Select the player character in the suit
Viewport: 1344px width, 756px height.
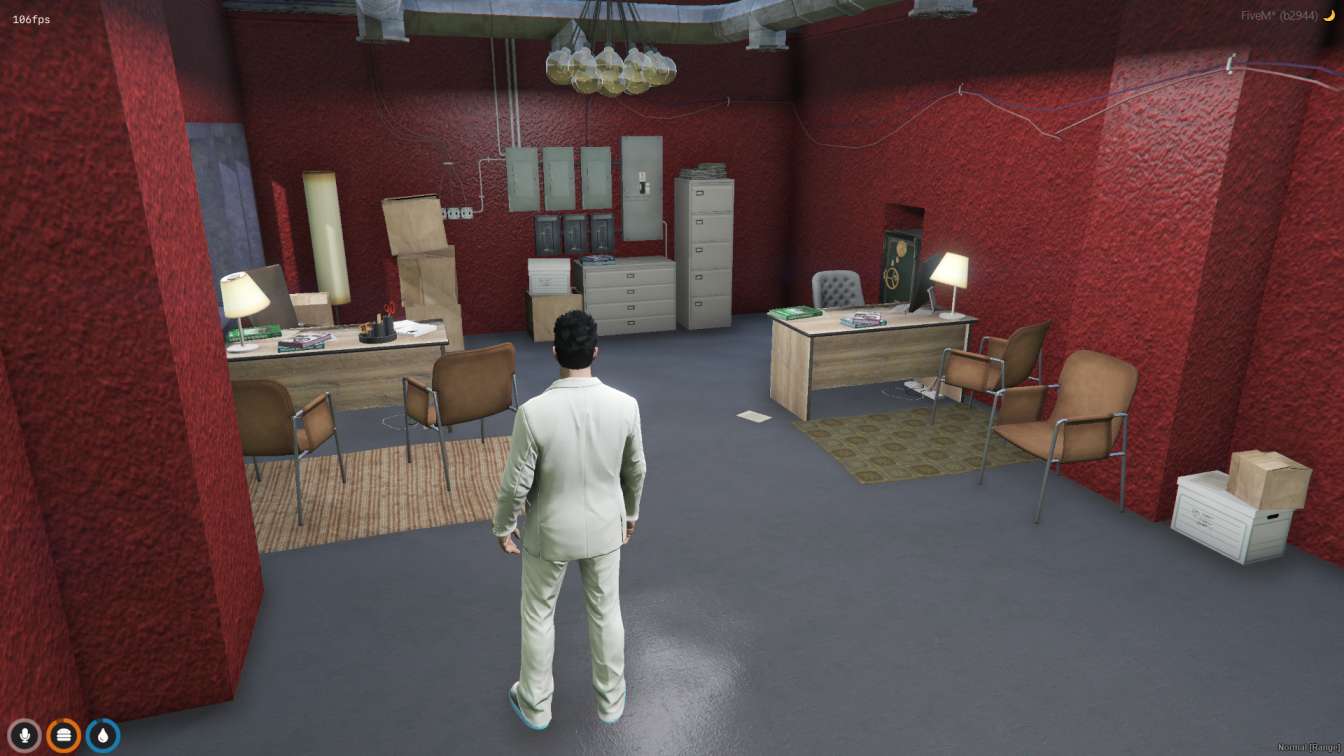pyautogui.click(x=575, y=470)
